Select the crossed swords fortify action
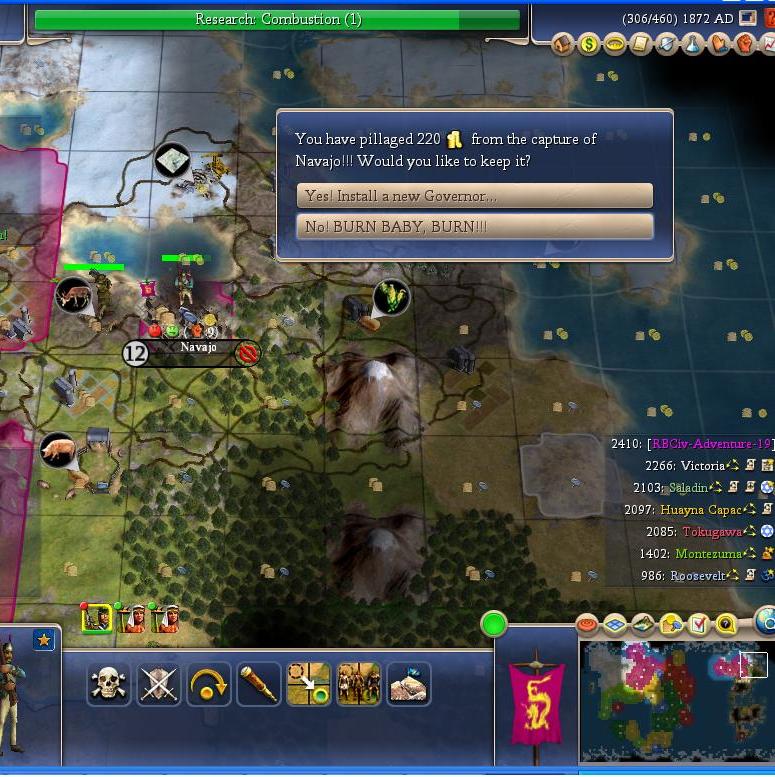 158,684
